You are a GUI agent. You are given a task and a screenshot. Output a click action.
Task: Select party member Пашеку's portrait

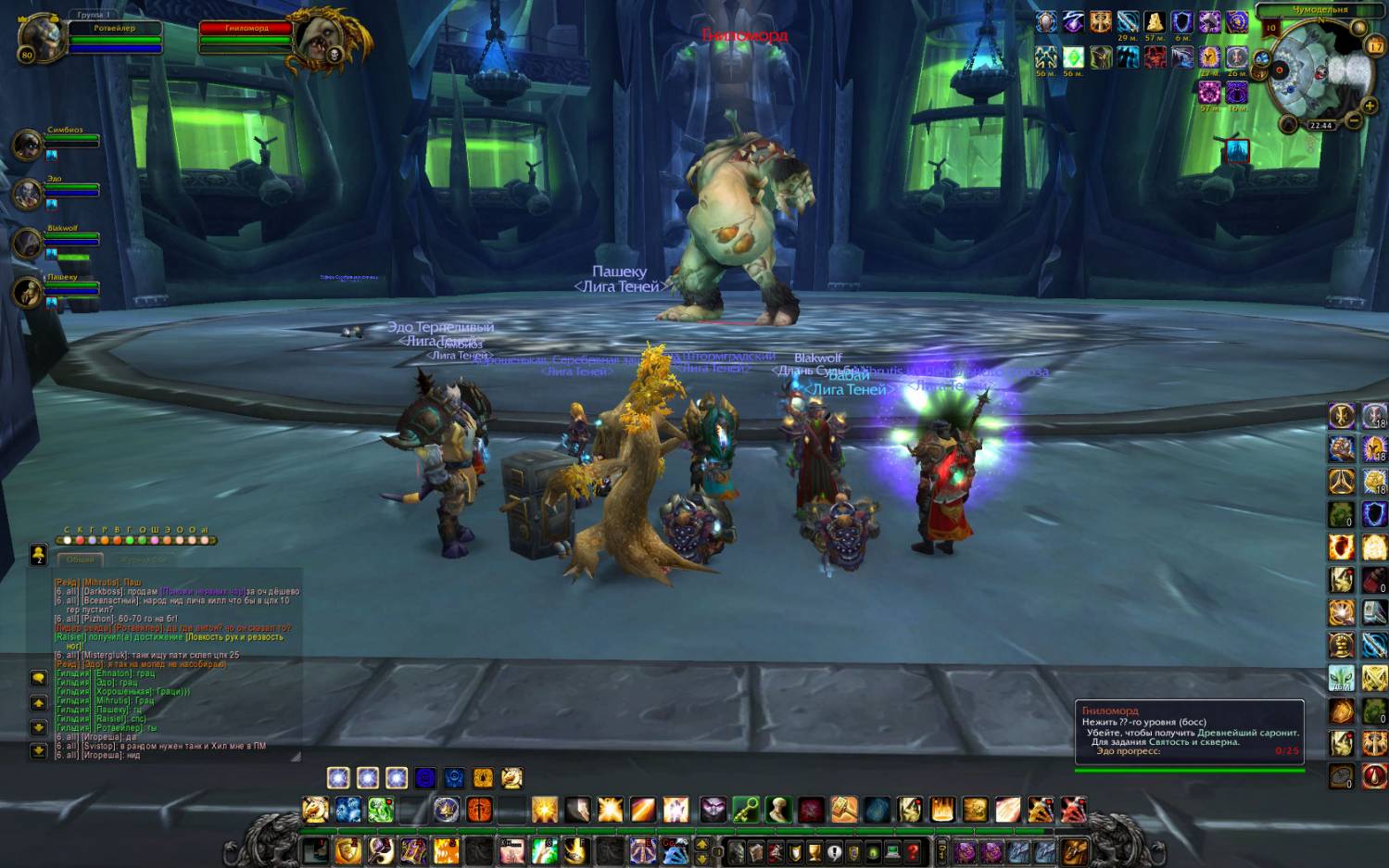pos(27,293)
